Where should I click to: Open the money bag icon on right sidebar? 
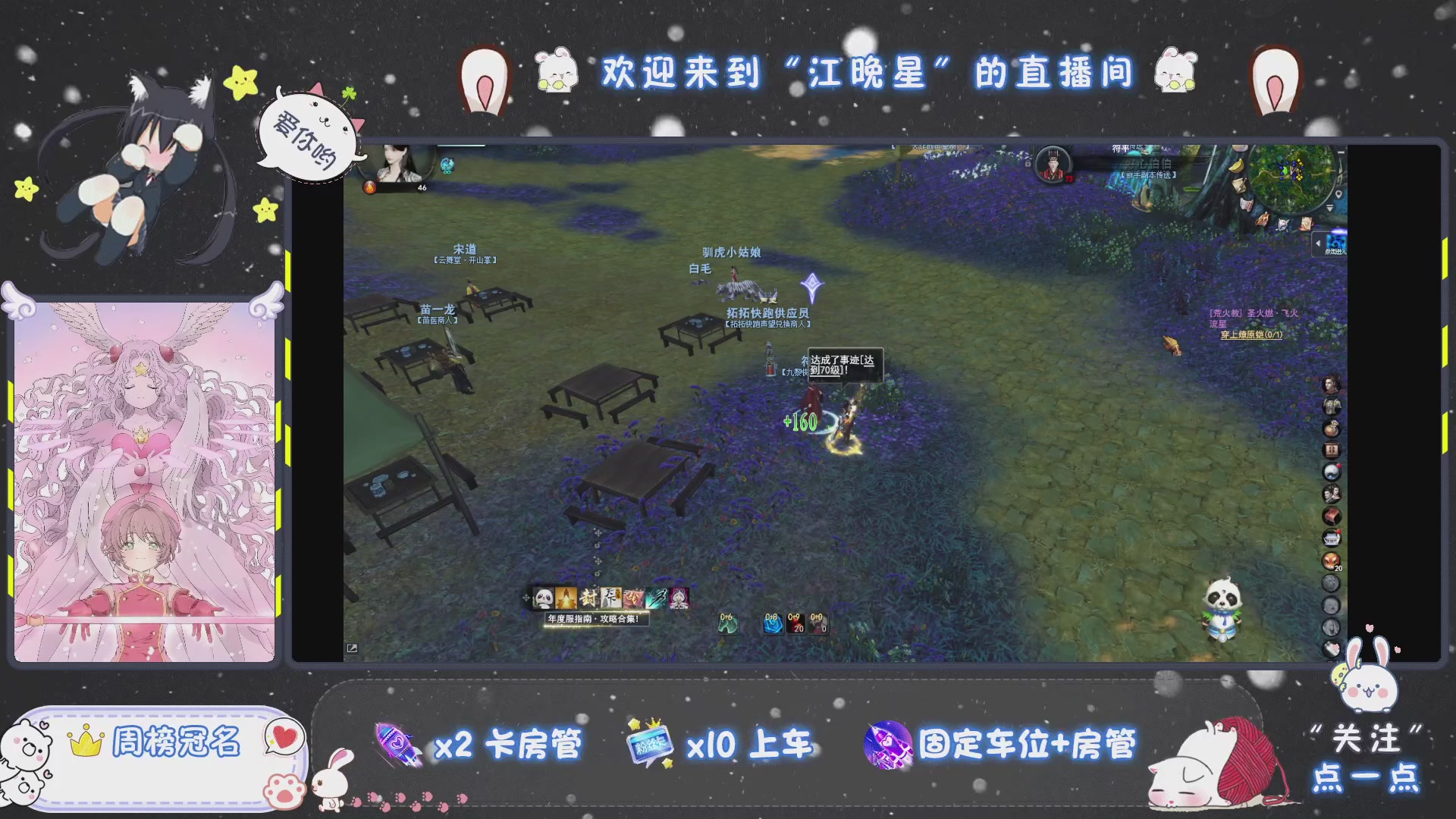coord(1333,427)
